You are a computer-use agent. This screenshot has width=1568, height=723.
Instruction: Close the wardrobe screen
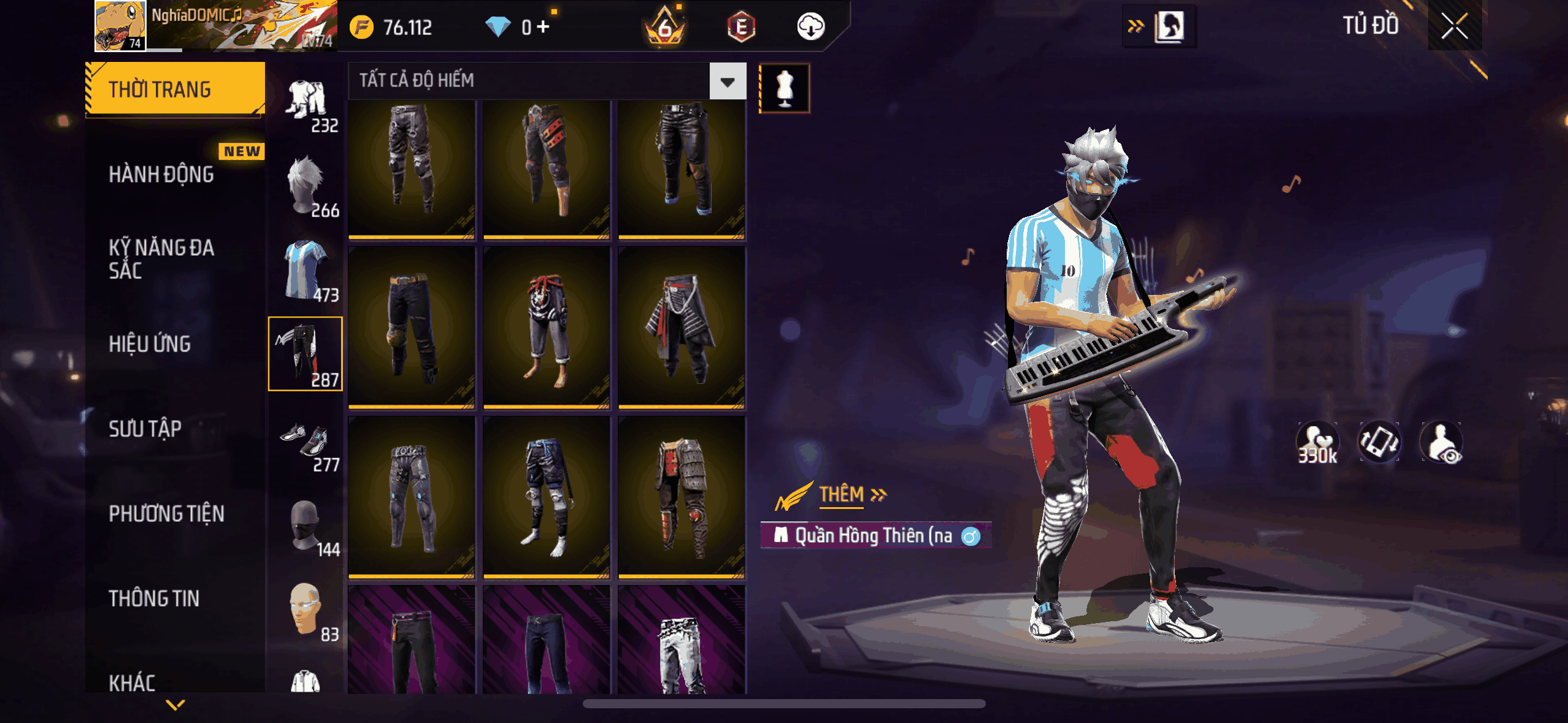(x=1454, y=26)
